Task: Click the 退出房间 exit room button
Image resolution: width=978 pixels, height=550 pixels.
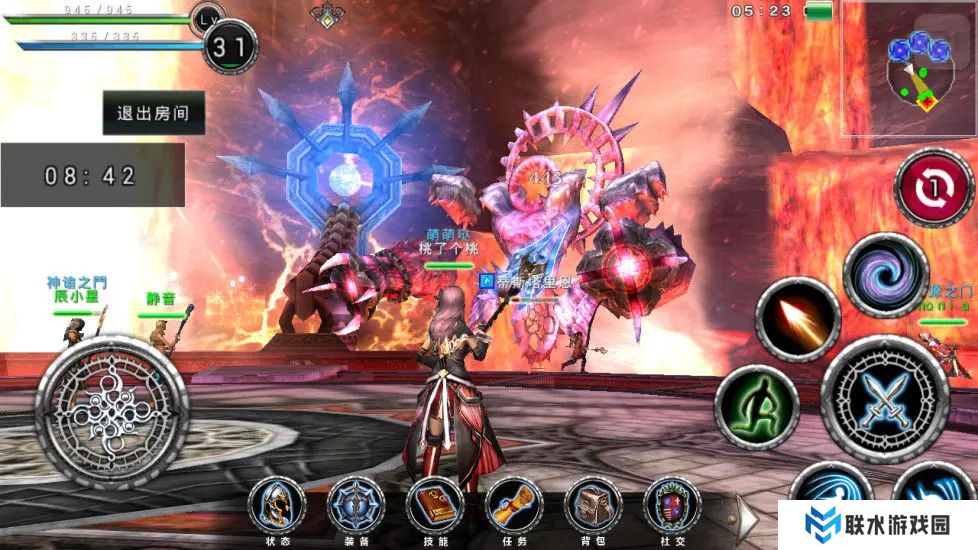Action: click(x=154, y=113)
